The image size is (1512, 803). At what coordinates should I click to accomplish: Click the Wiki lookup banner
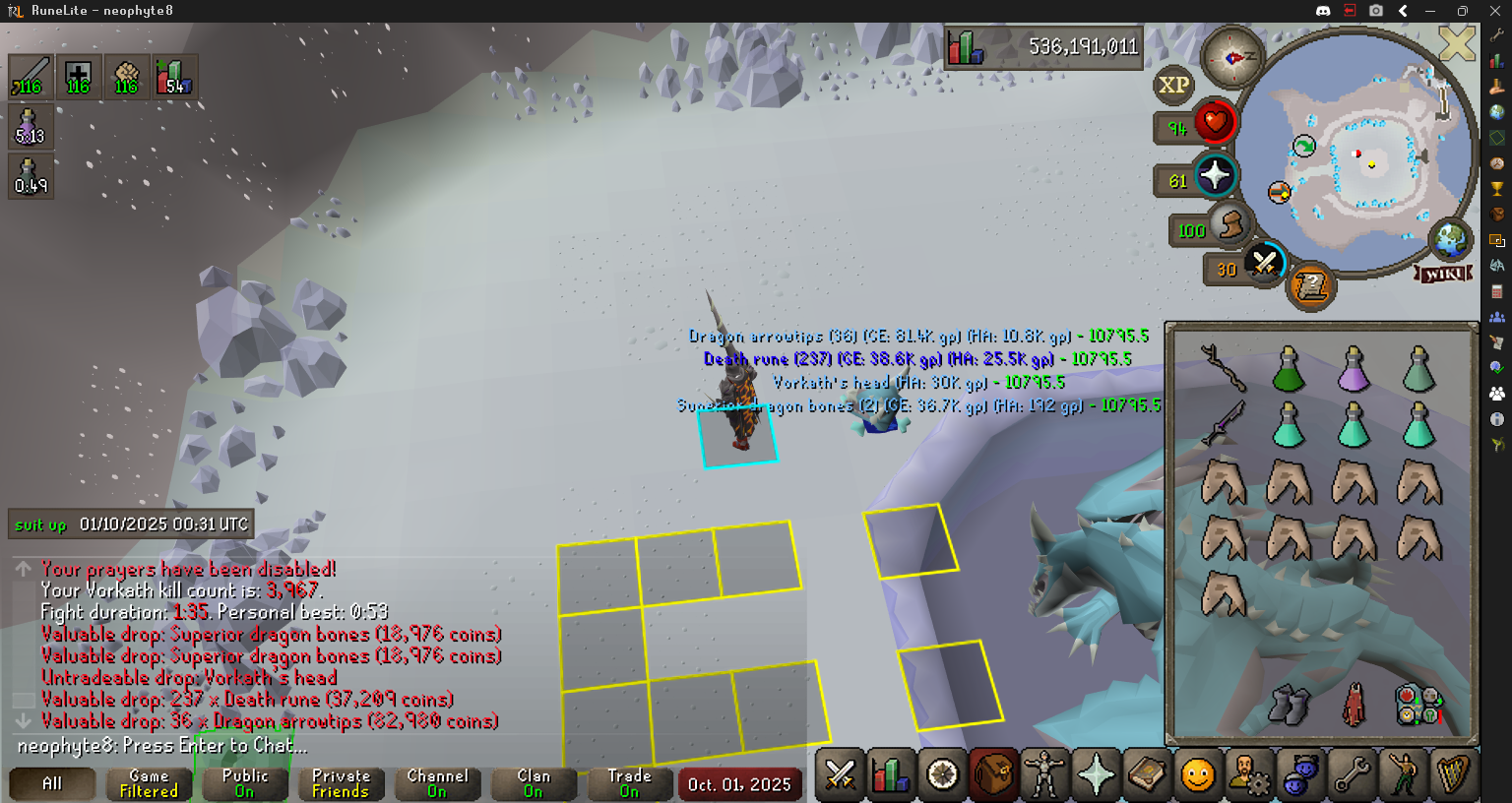tap(1444, 274)
